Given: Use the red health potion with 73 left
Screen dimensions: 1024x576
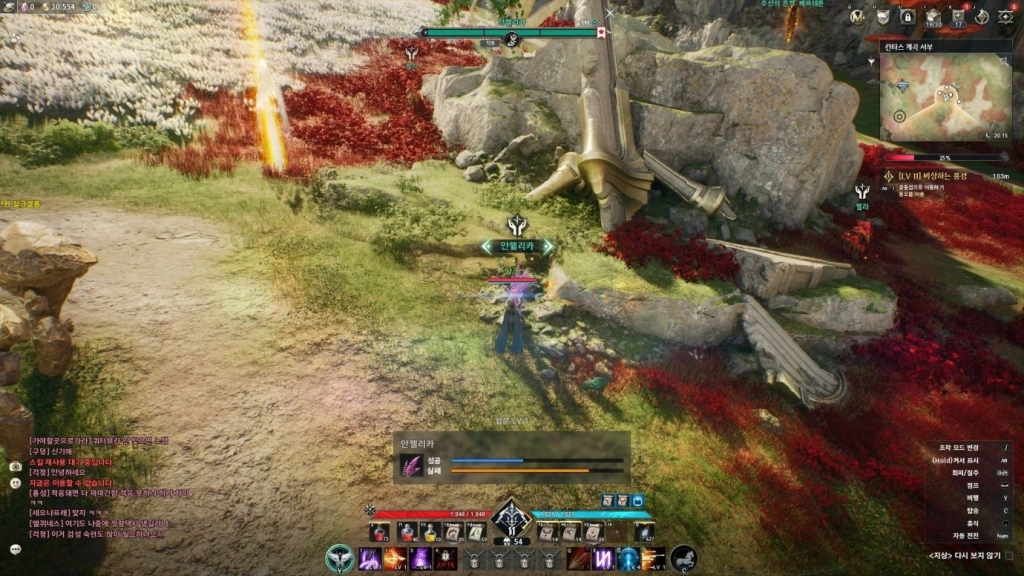Looking at the screenshot, I should pos(380,532).
